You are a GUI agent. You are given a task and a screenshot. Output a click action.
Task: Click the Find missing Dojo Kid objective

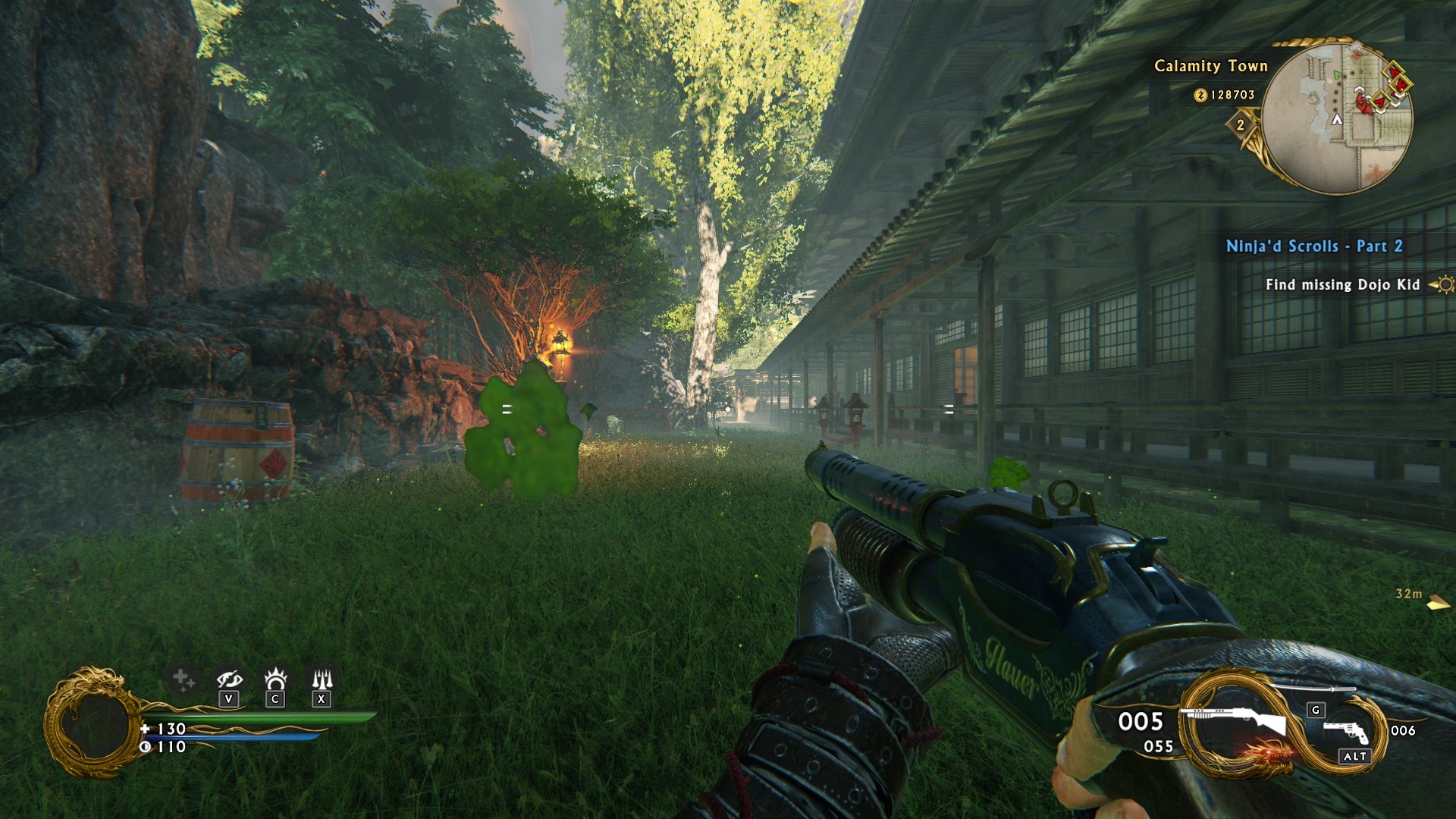click(x=1342, y=285)
